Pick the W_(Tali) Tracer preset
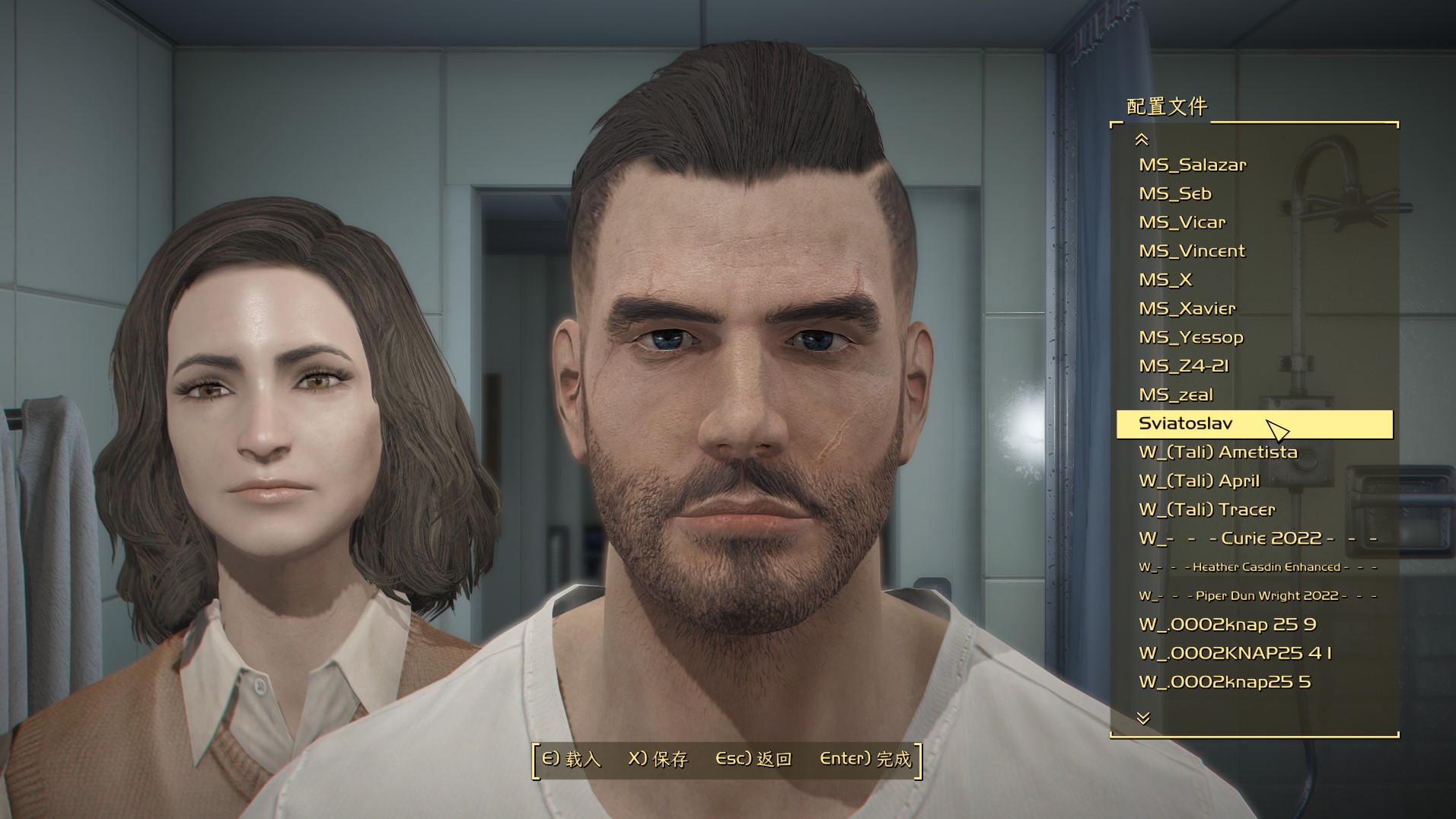Image resolution: width=1456 pixels, height=819 pixels. (x=1206, y=510)
